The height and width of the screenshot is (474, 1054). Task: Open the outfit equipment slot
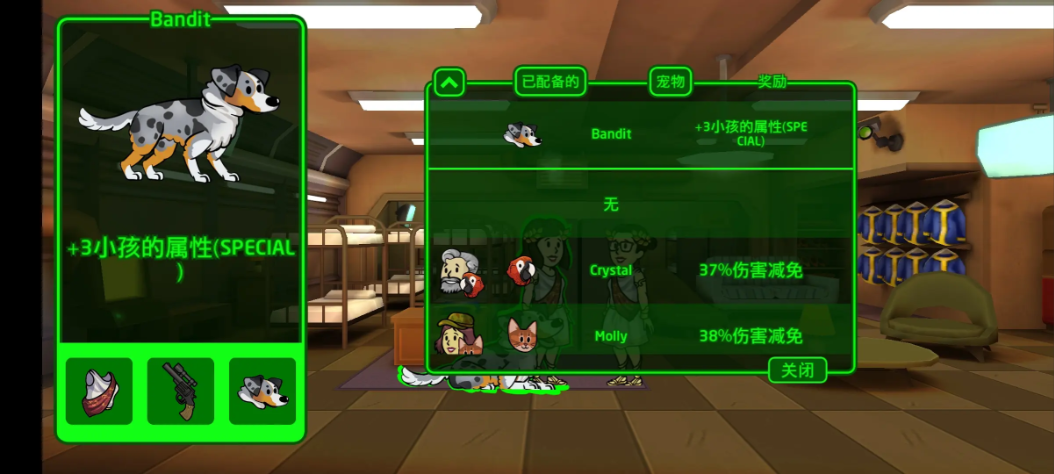99,391
